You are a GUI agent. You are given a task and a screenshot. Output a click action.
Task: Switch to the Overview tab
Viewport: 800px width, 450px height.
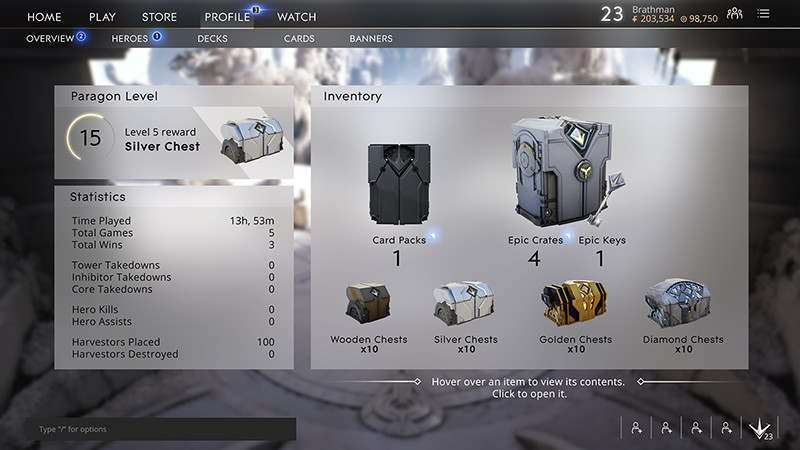[x=50, y=39]
